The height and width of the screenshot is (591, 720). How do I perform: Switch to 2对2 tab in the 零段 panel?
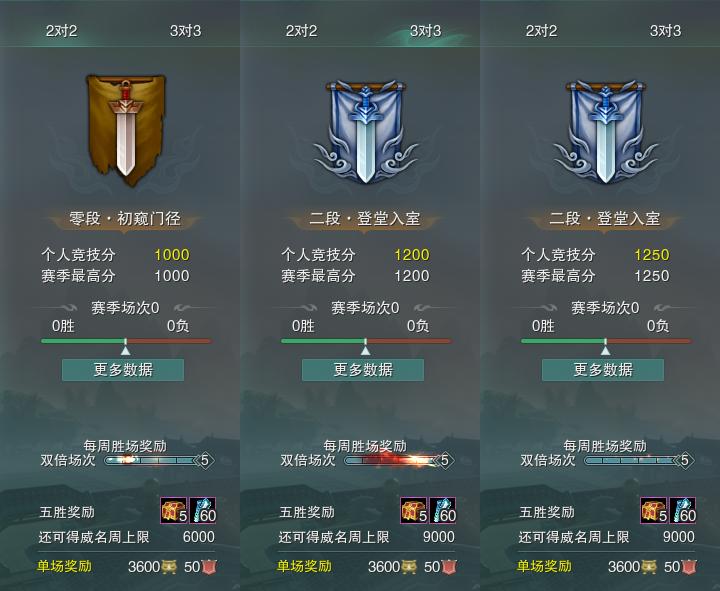pos(62,30)
